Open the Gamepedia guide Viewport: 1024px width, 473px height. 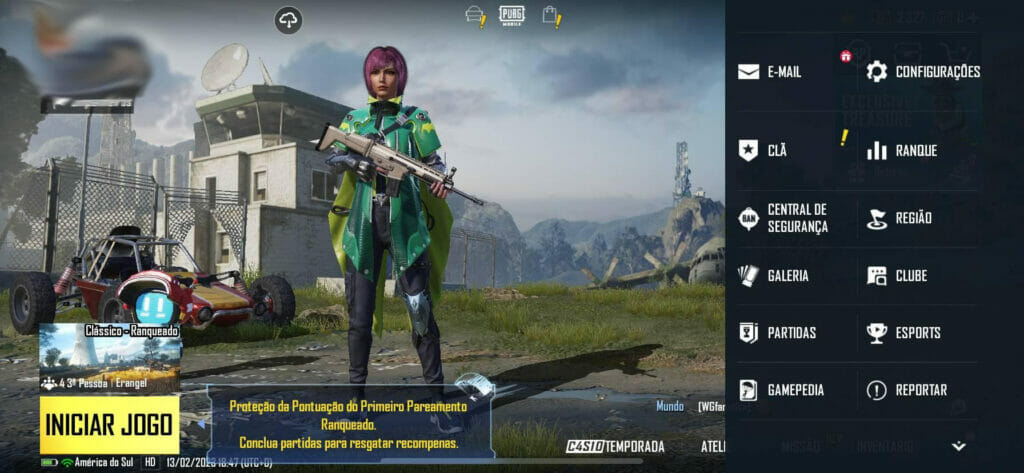pos(780,390)
